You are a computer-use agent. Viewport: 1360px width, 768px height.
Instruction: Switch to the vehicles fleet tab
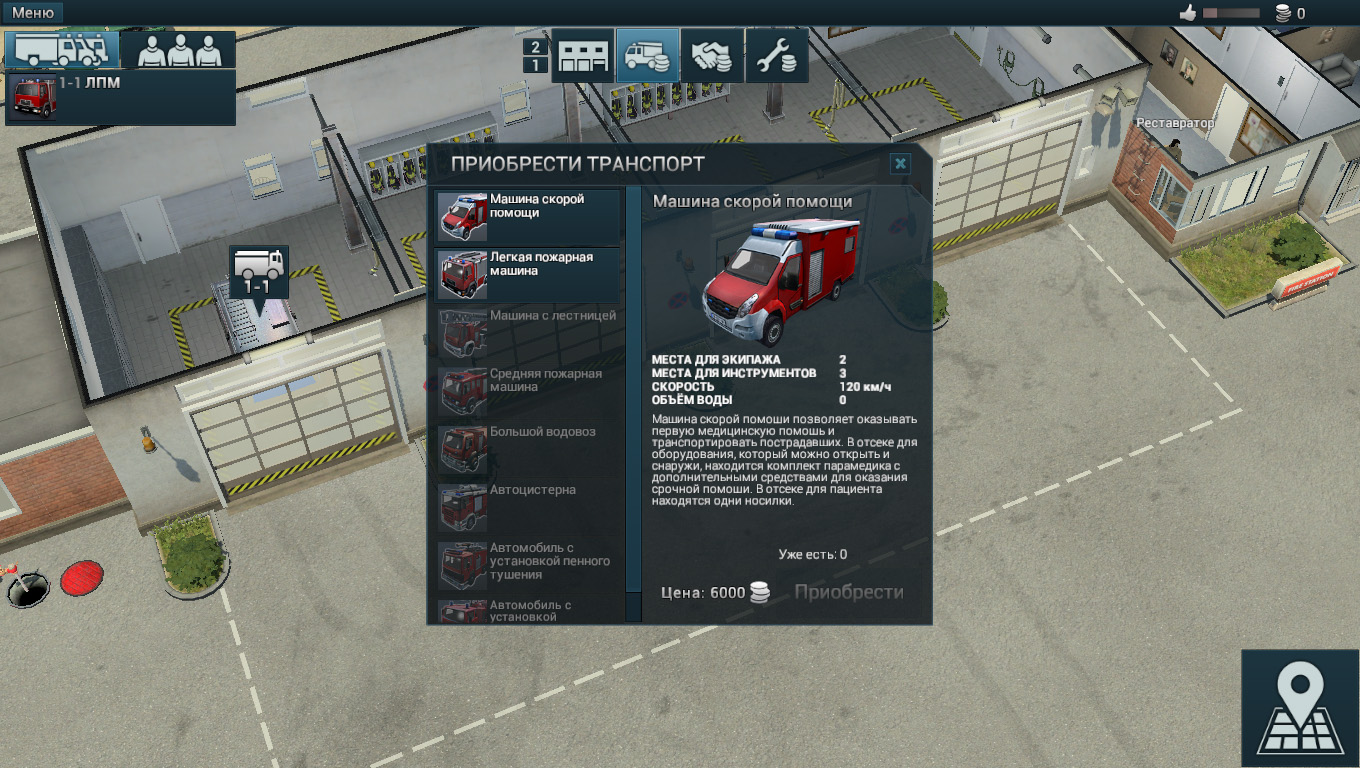[62, 49]
